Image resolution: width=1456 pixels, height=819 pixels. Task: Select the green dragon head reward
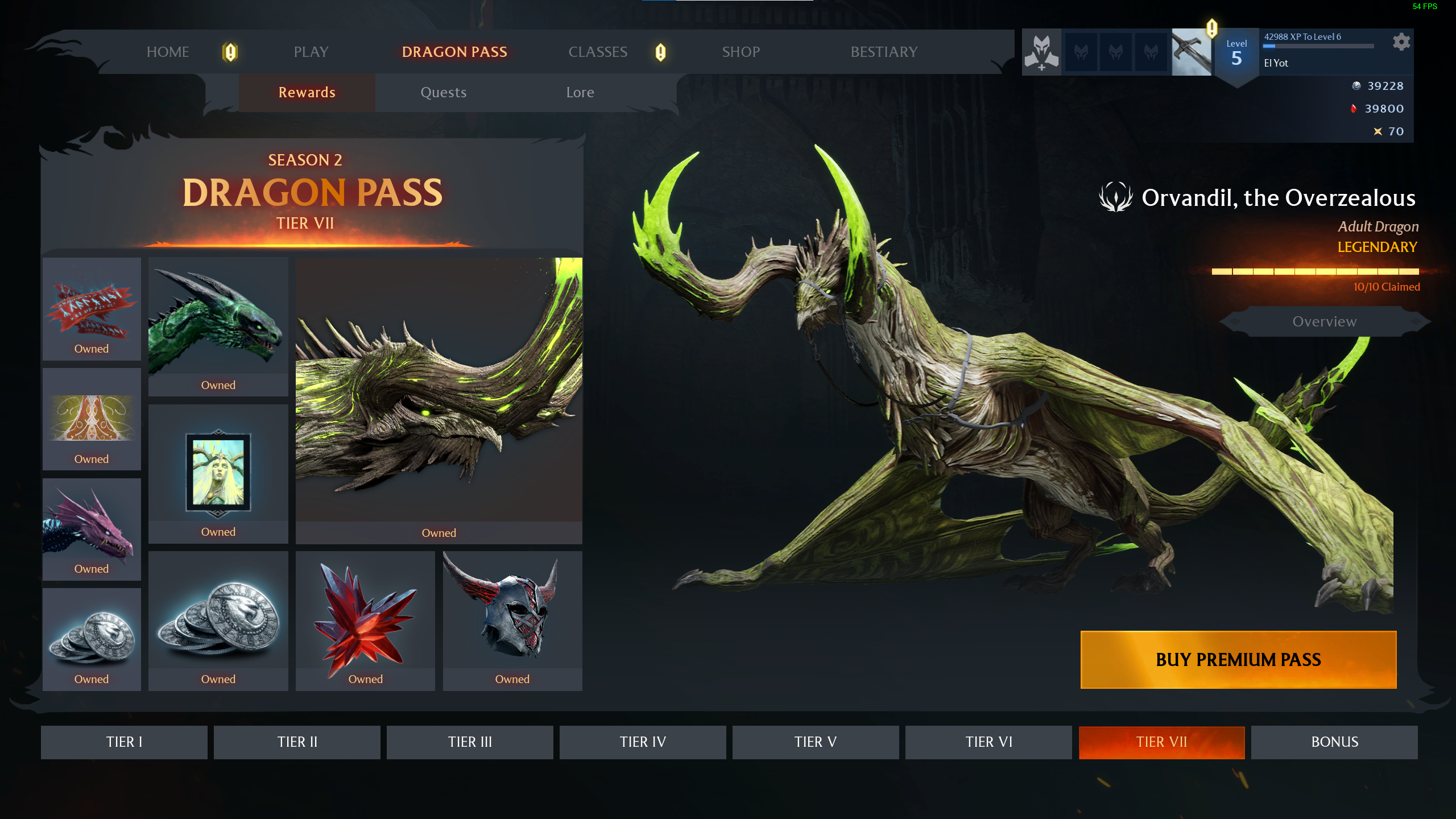coord(218,326)
